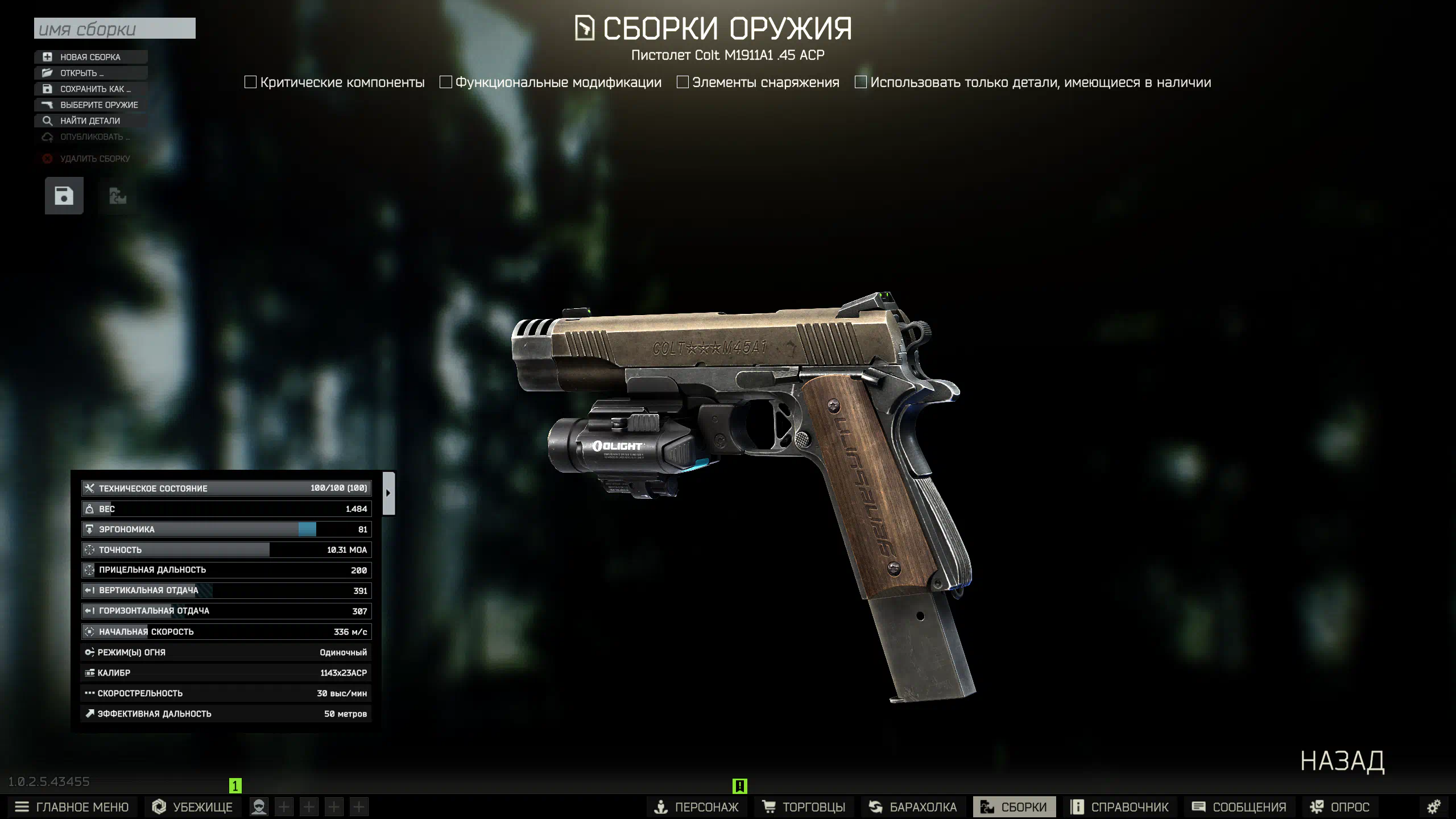Toggle Критические компоненты checkbox
The image size is (1456, 819).
(x=250, y=82)
